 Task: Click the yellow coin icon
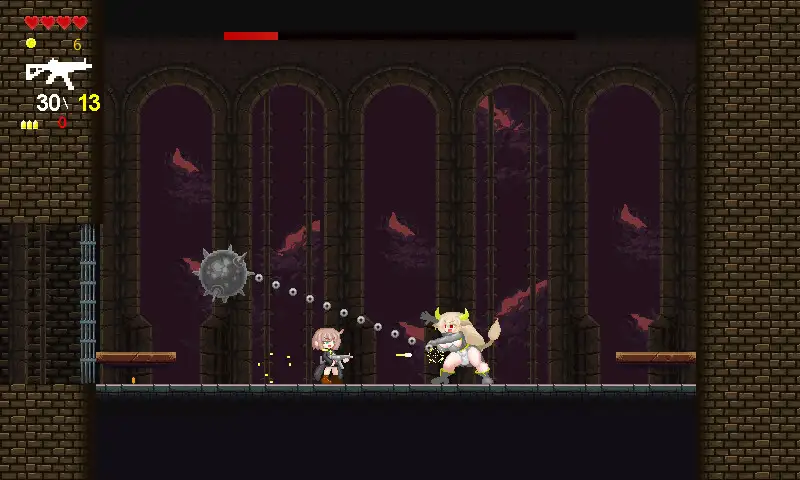click(x=31, y=43)
